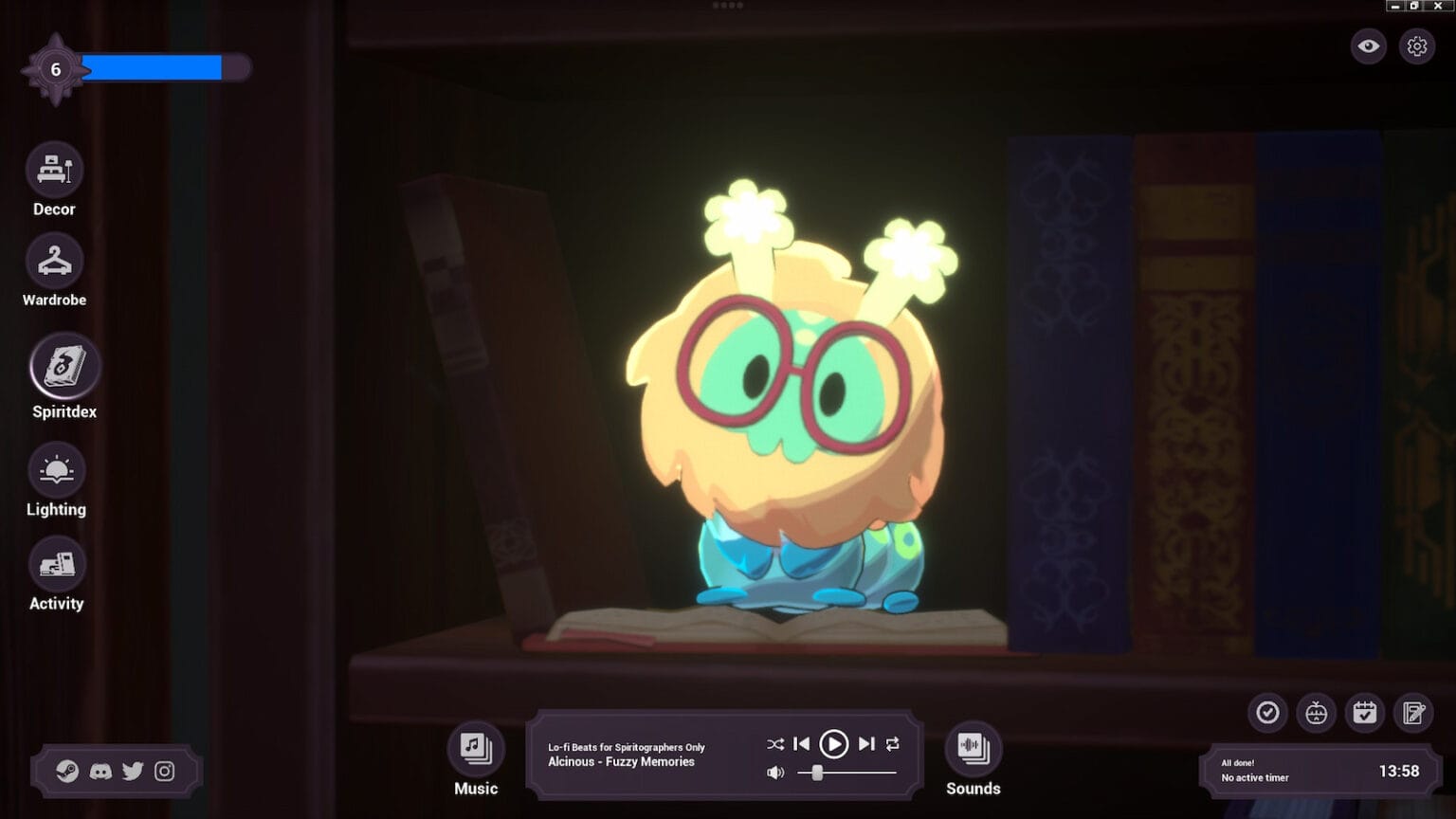
Task: Open the Discord community link
Action: [100, 772]
